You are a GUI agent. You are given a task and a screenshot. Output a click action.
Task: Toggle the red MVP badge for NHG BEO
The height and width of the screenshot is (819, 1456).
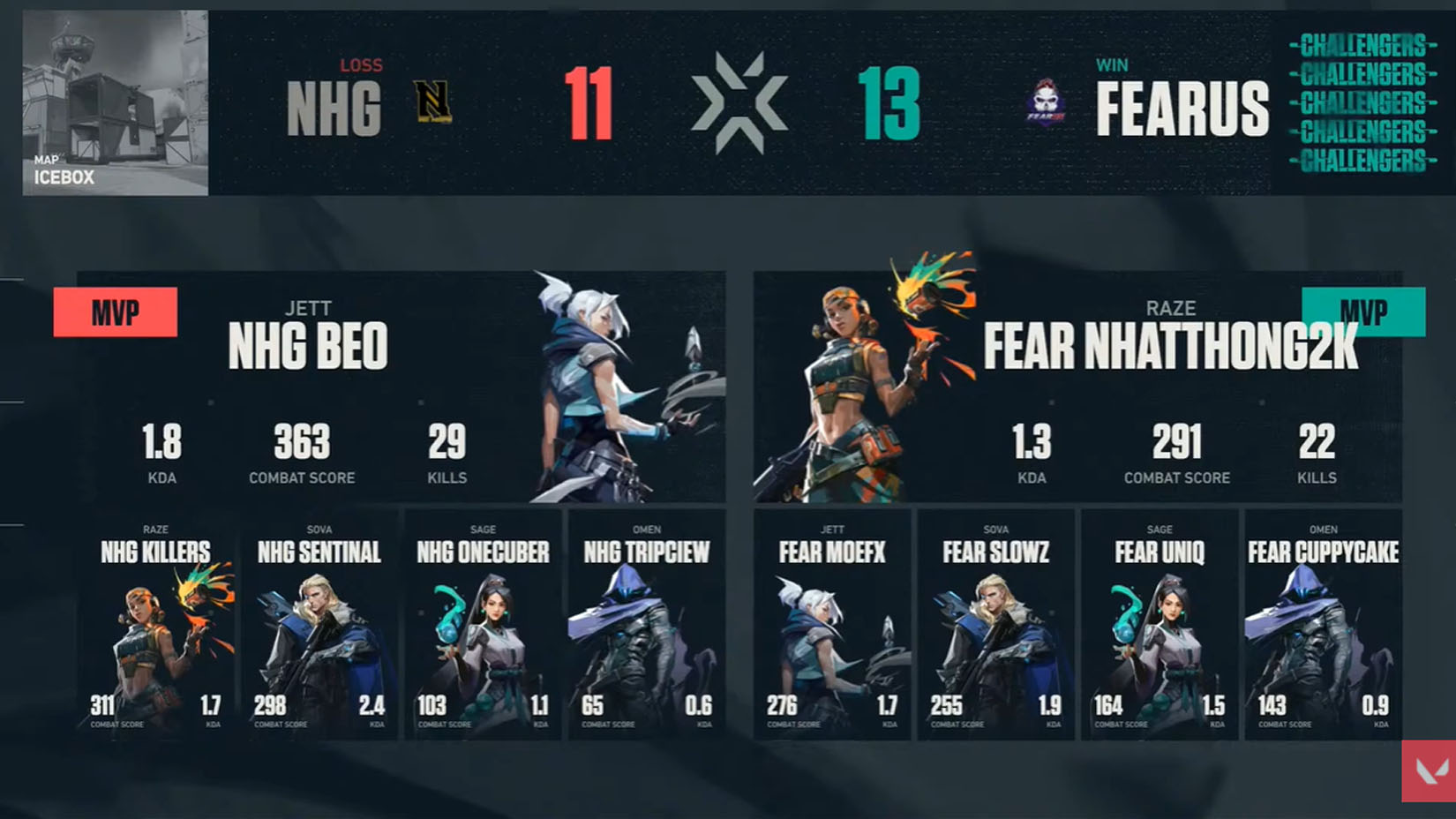(x=115, y=312)
